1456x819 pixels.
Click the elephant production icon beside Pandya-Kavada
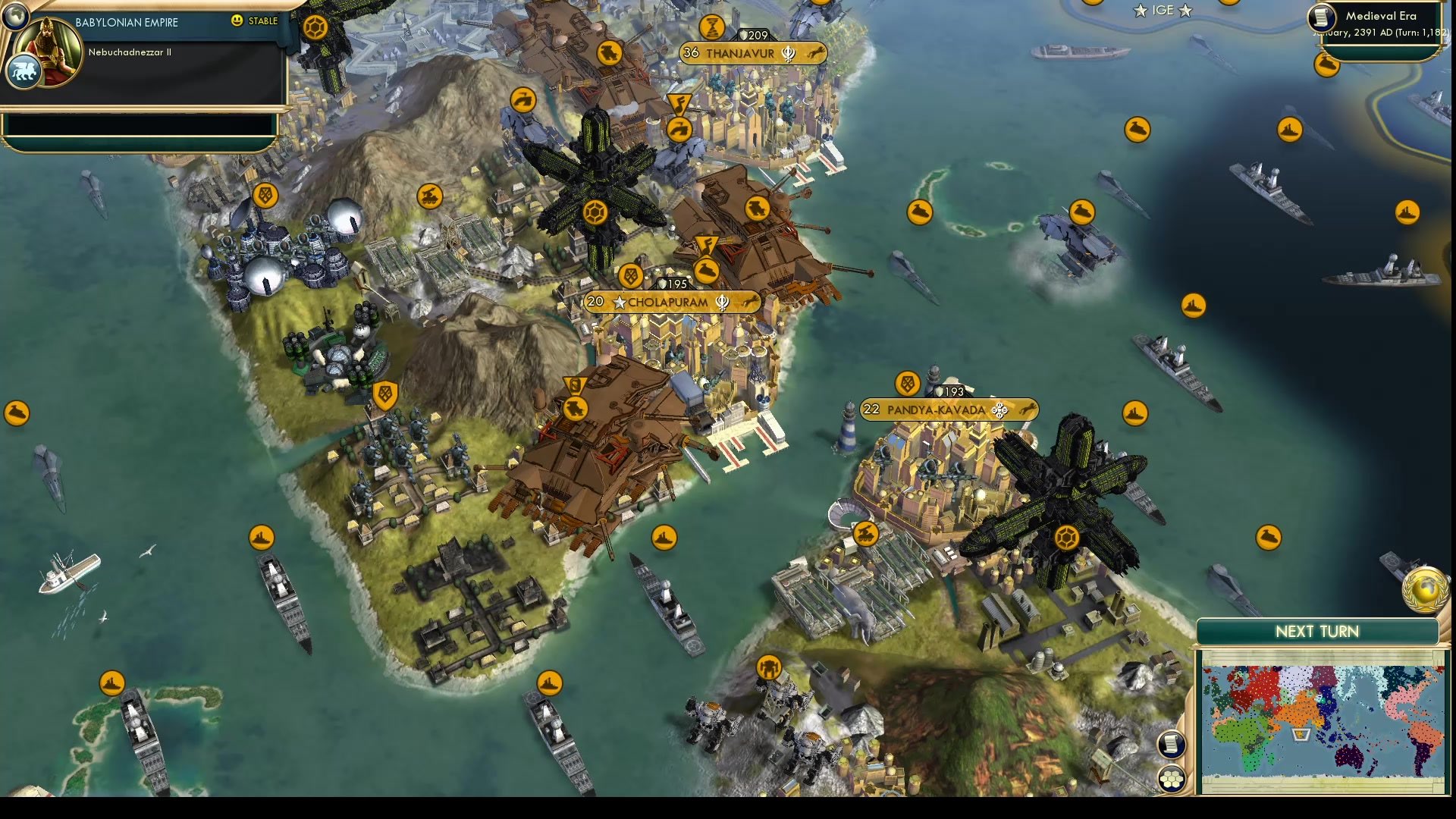click(x=1029, y=409)
